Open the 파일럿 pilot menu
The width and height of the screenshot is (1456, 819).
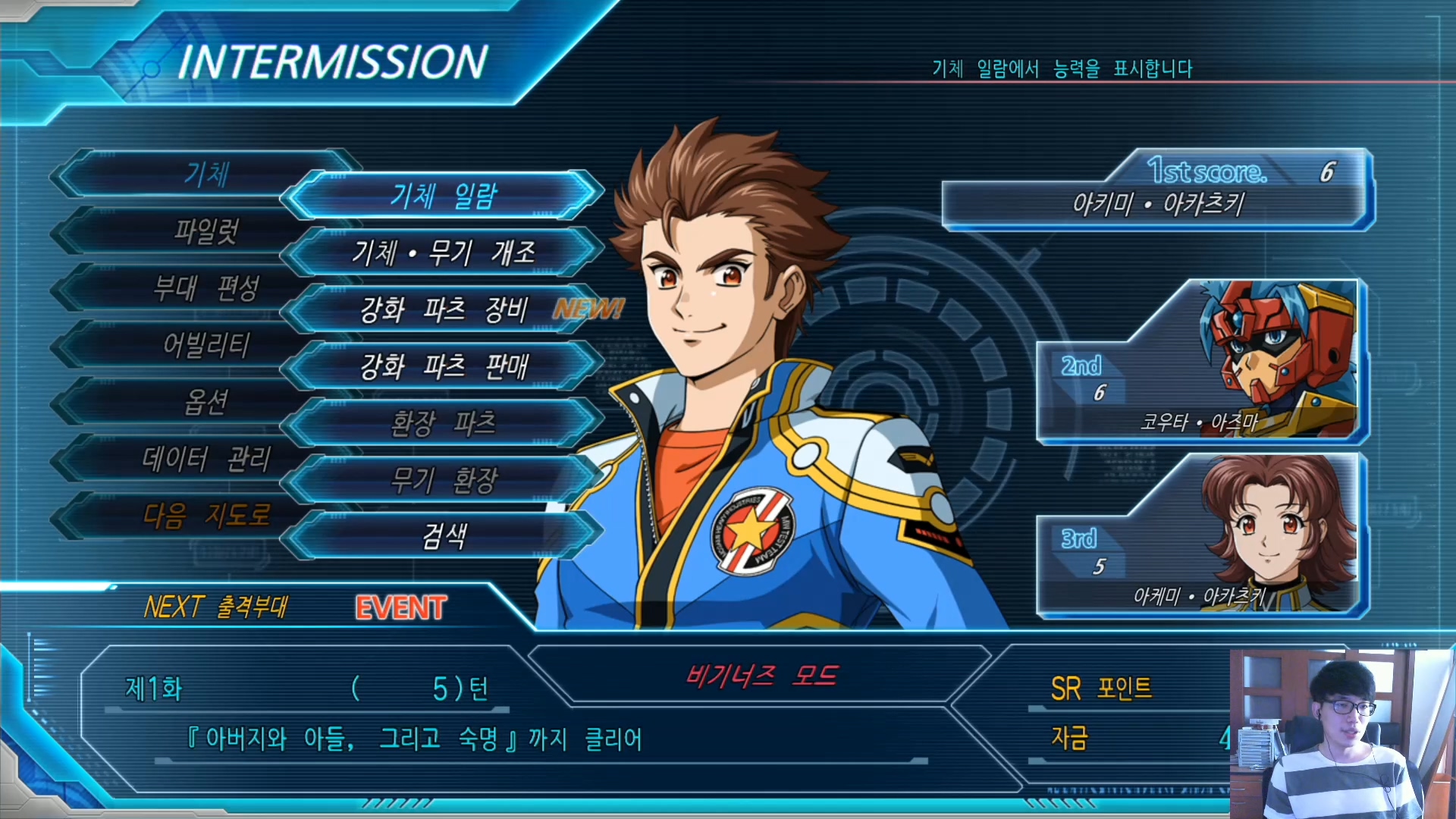tap(206, 231)
